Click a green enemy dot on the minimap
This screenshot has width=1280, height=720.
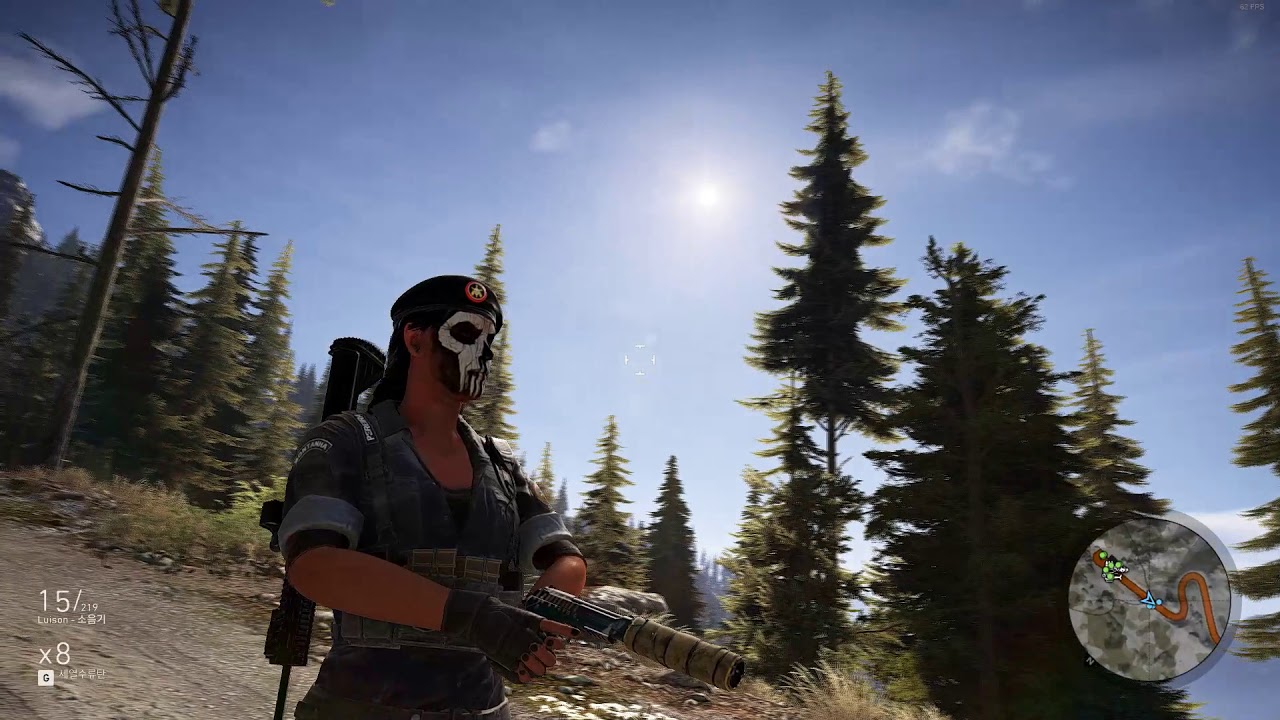pos(1104,555)
